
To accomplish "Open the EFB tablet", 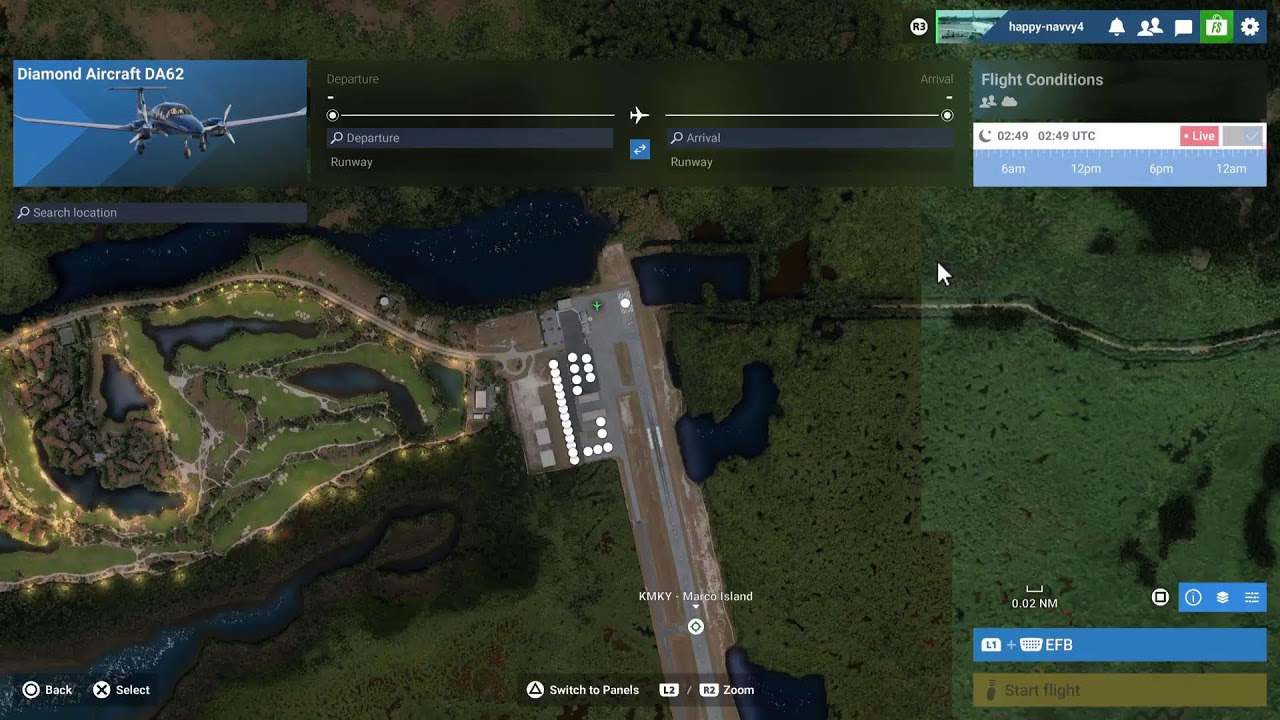I will click(x=1119, y=645).
